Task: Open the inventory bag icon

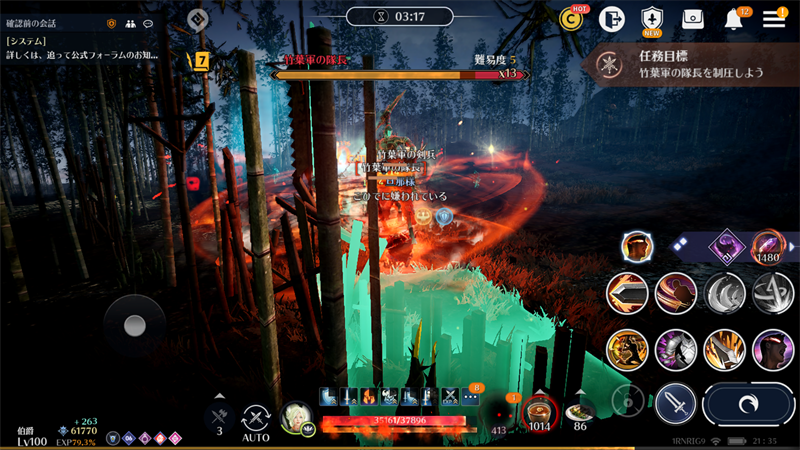Action: (x=693, y=19)
